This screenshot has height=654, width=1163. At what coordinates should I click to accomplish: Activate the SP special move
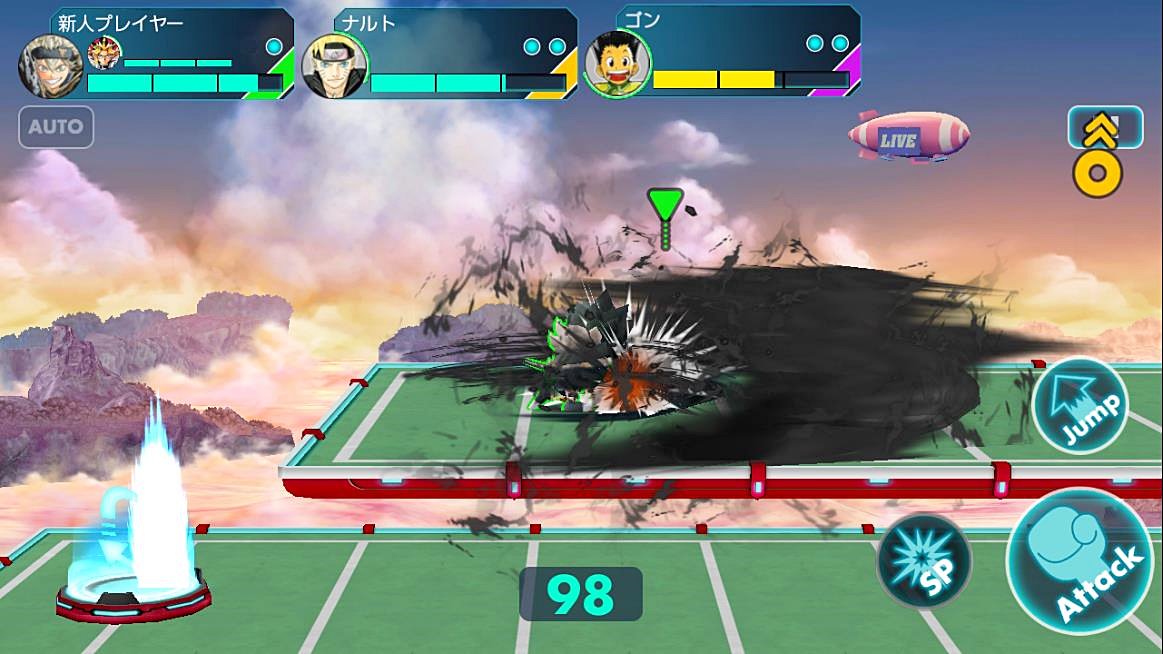[x=923, y=562]
